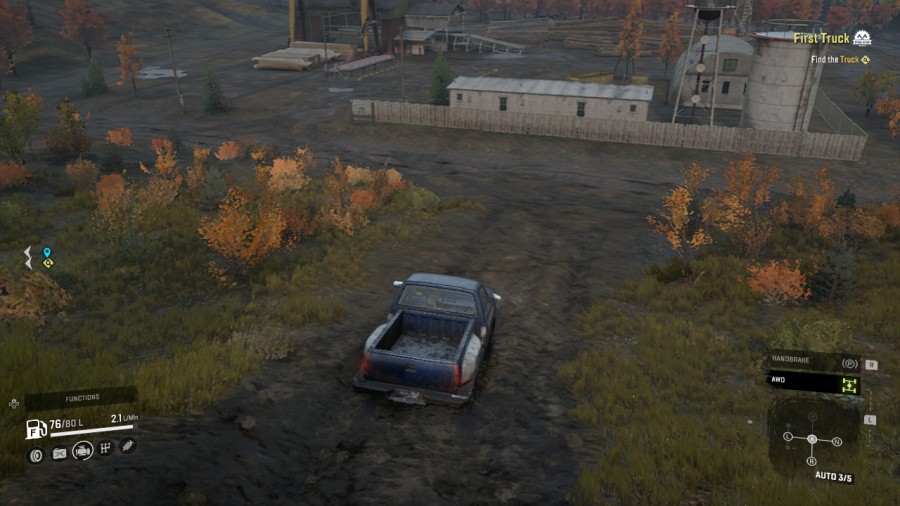
Task: Click the suspension shock absorber icon
Action: [128, 446]
